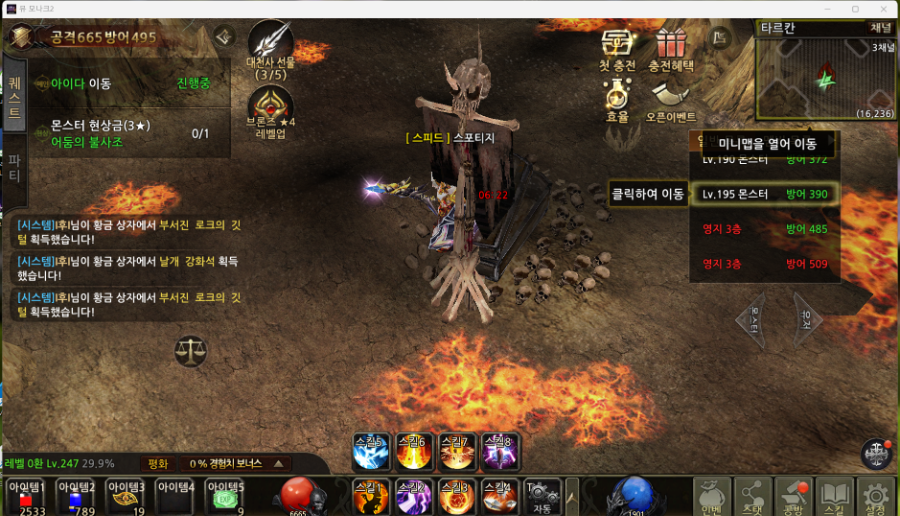Select the Lv.195 몬스터 destination row
The height and width of the screenshot is (516, 900).
pyautogui.click(x=765, y=194)
